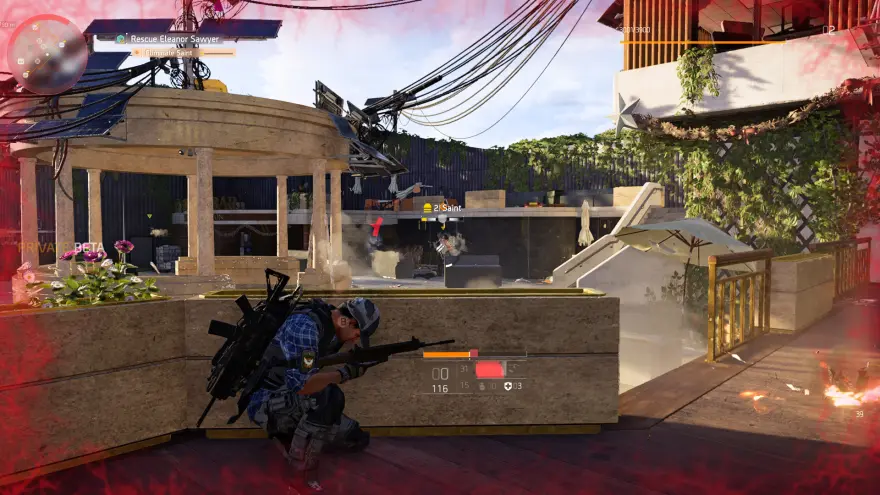880x495 pixels.
Task: Open the circular minimap
Action: (x=47, y=53)
